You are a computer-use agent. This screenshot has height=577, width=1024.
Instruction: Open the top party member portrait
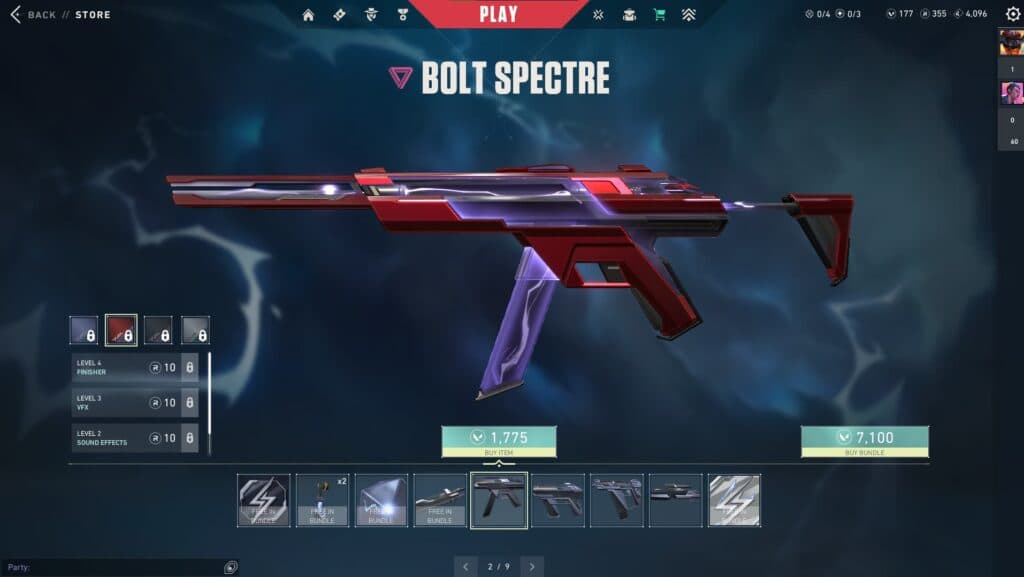click(x=1010, y=42)
